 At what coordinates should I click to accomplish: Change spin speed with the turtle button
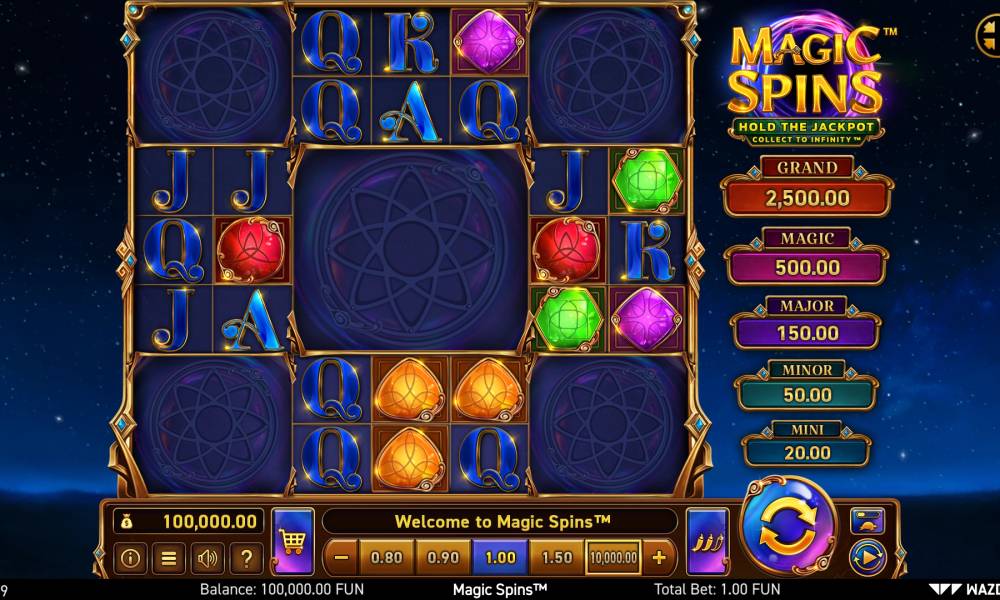pos(866,520)
